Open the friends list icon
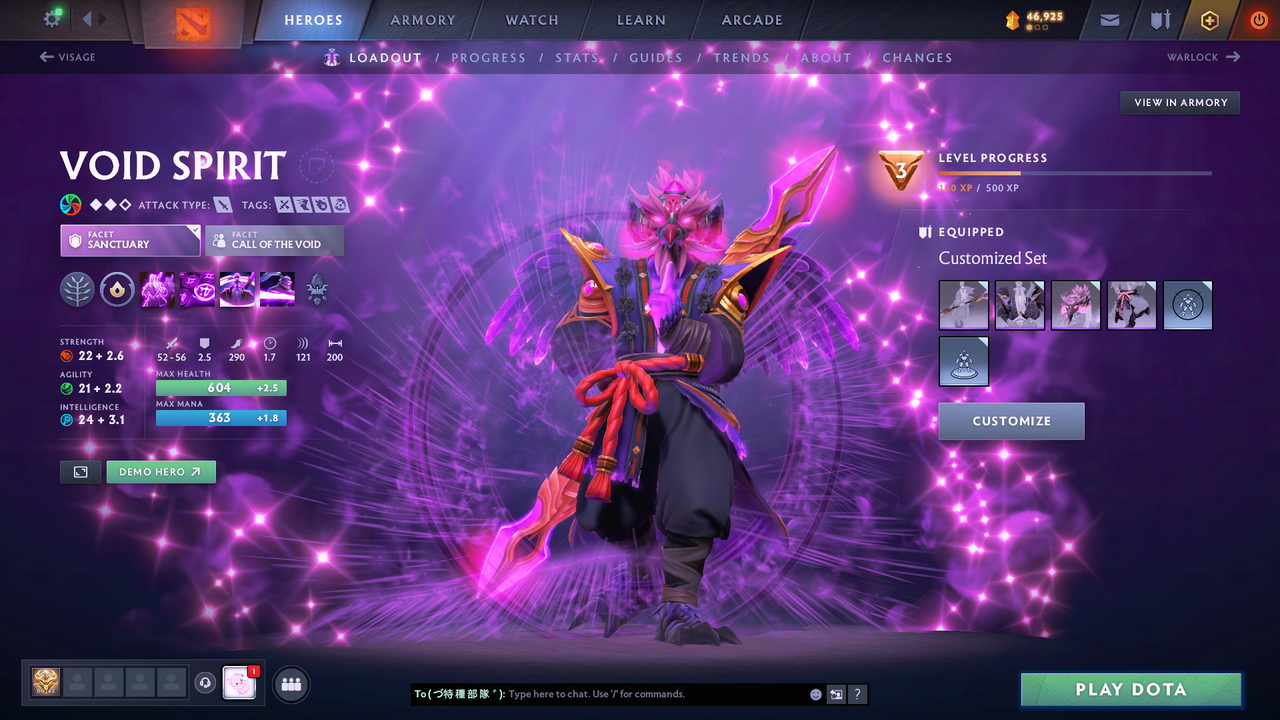Image resolution: width=1280 pixels, height=720 pixels. click(289, 684)
